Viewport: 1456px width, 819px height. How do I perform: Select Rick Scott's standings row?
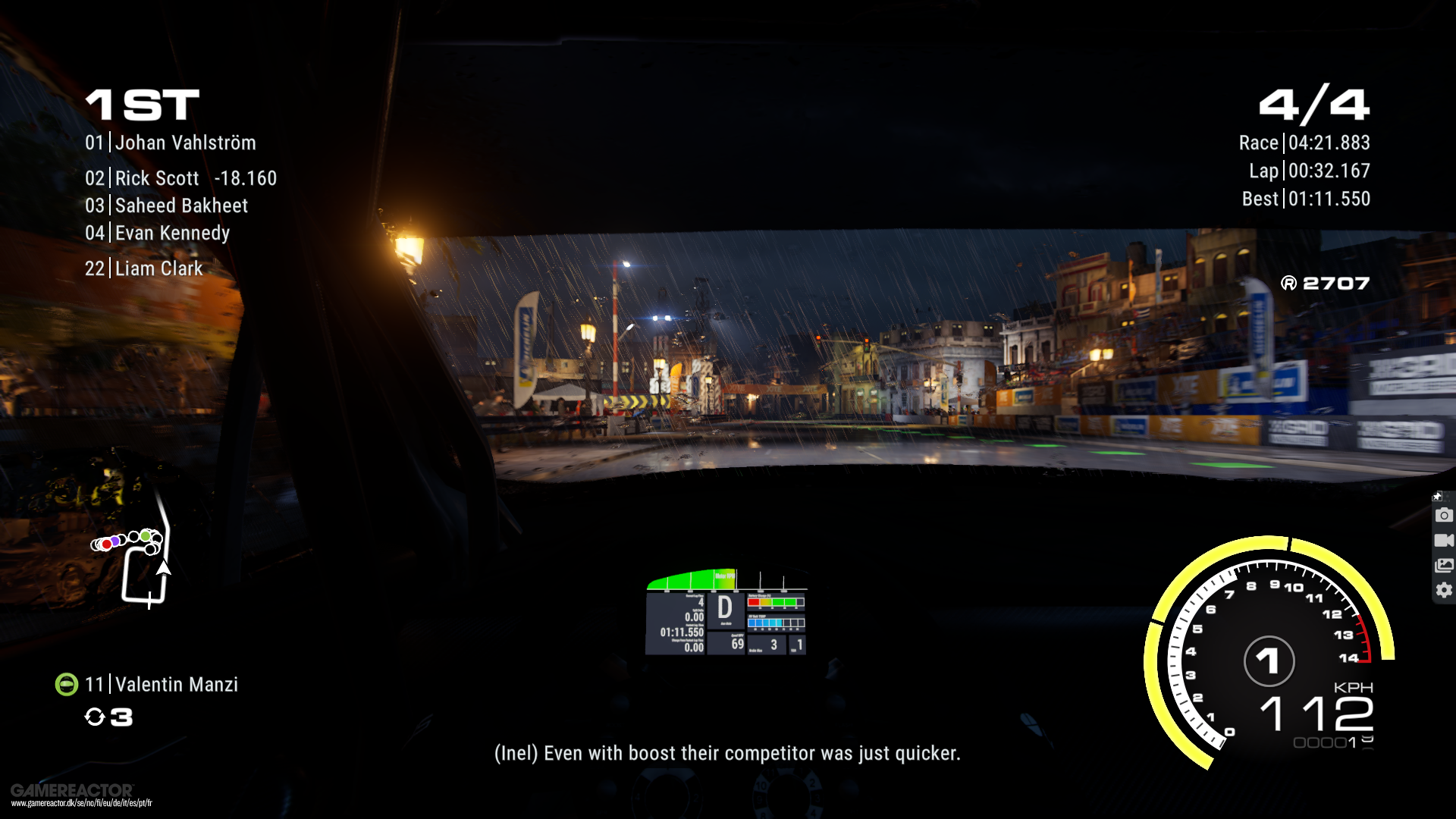pos(180,178)
